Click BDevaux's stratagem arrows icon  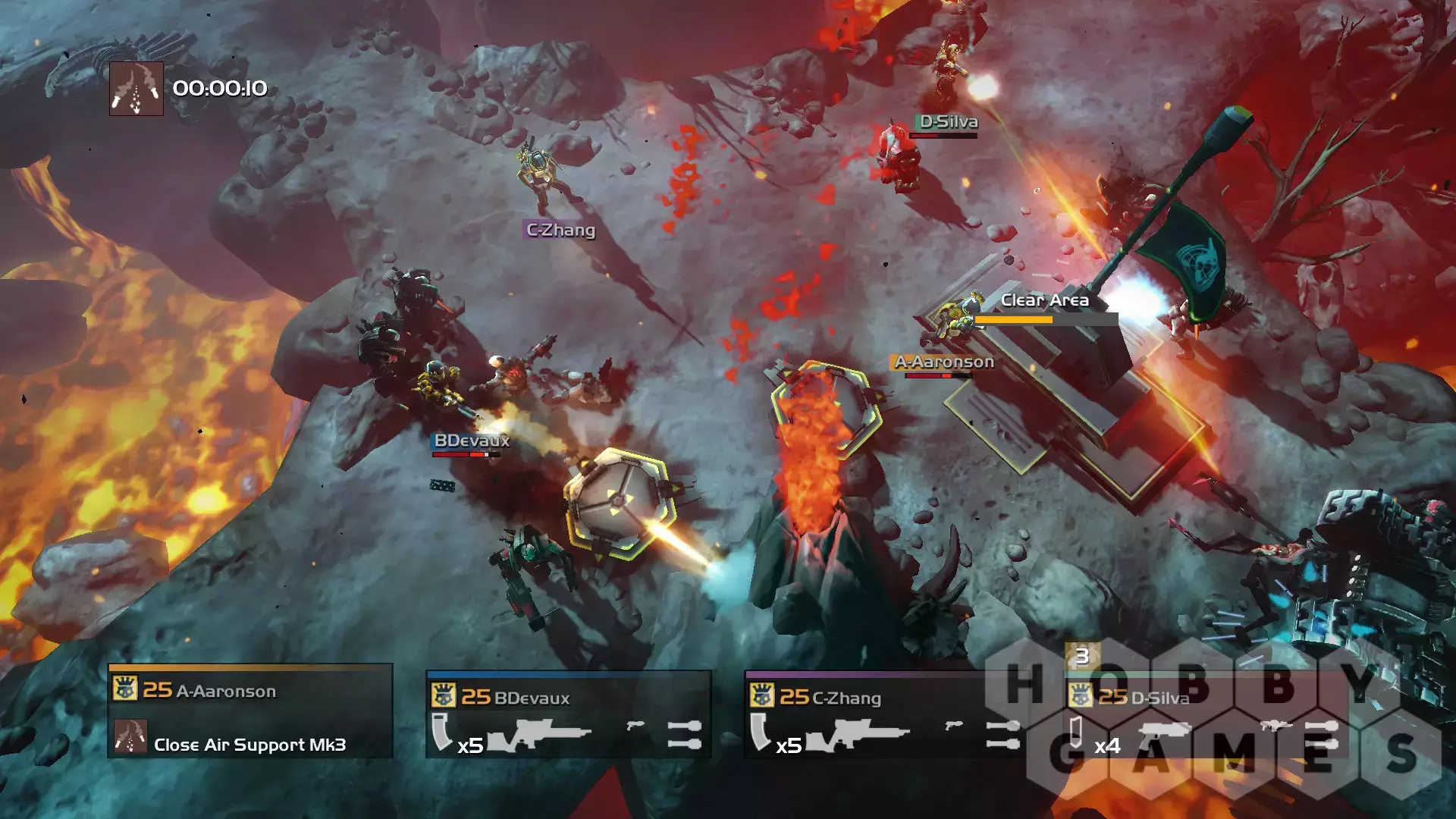point(684,734)
